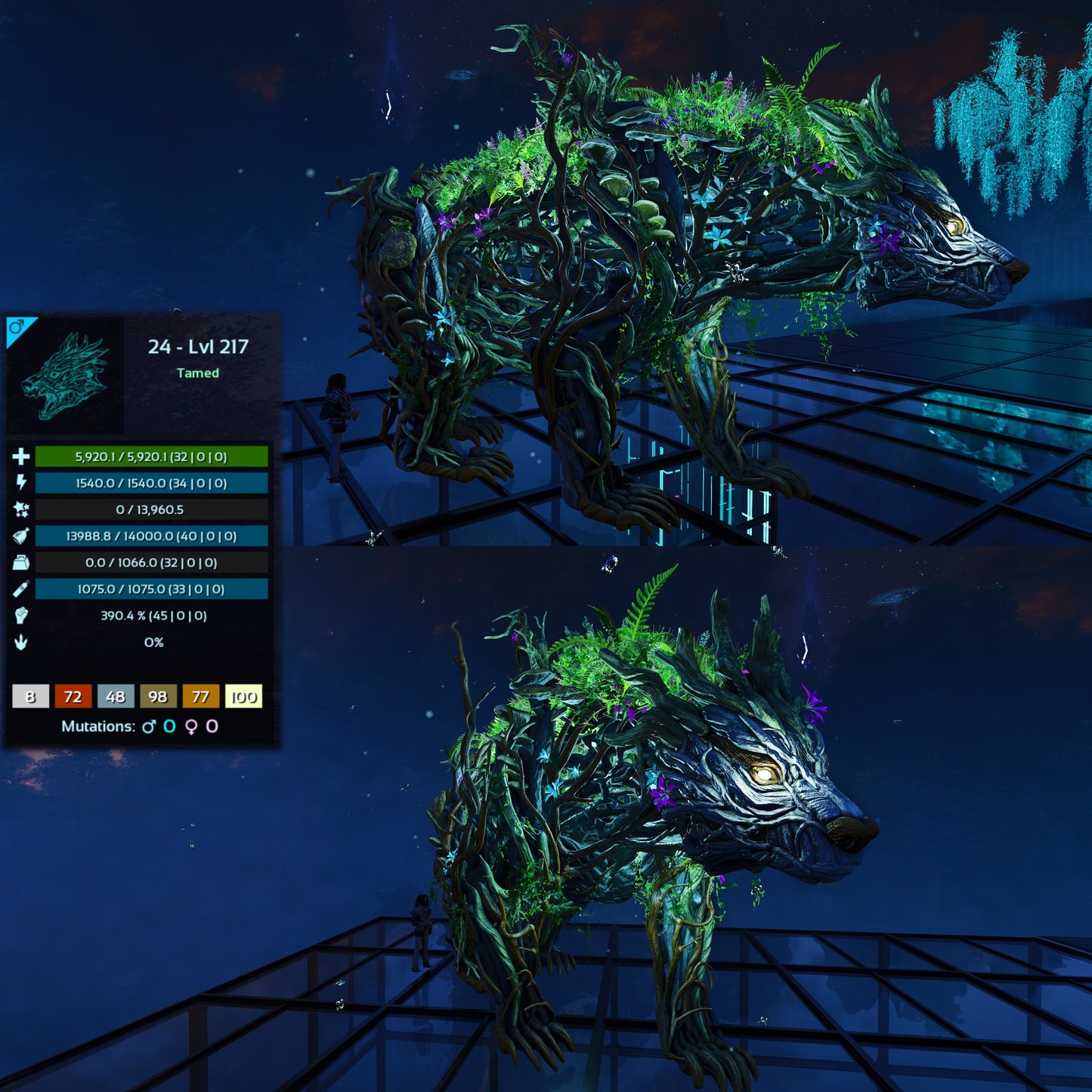1092x1092 pixels.
Task: Choose the red color swatch labeled 72
Action: click(x=73, y=696)
